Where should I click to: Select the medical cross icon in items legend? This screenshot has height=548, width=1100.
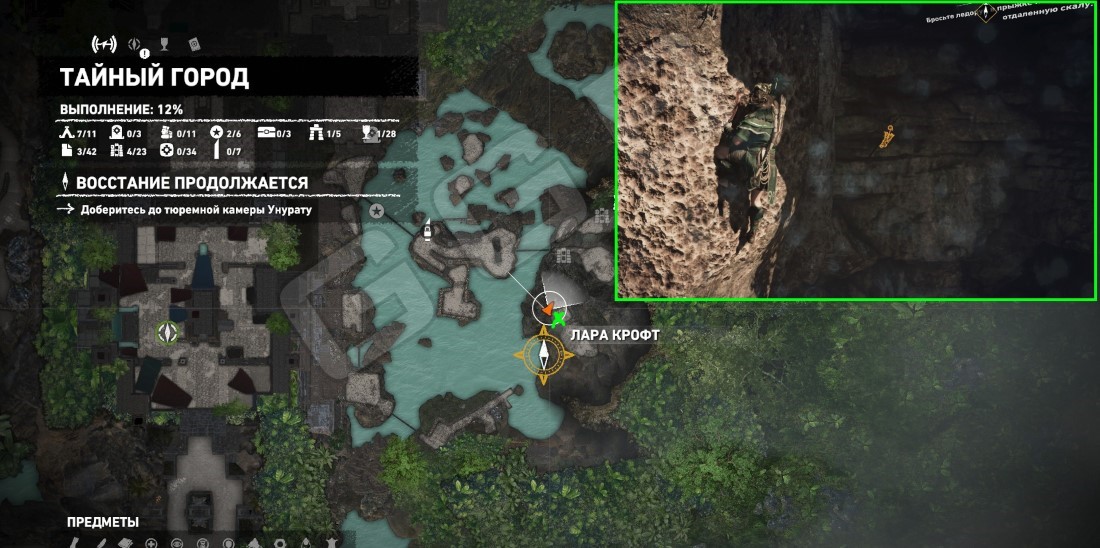(151, 543)
